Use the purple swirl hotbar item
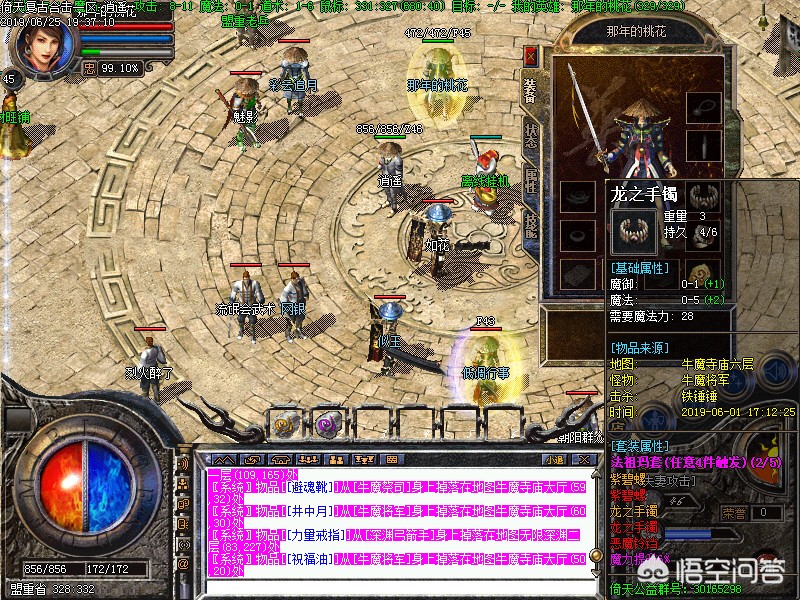Screen dimensions: 800x600 pos(326,423)
